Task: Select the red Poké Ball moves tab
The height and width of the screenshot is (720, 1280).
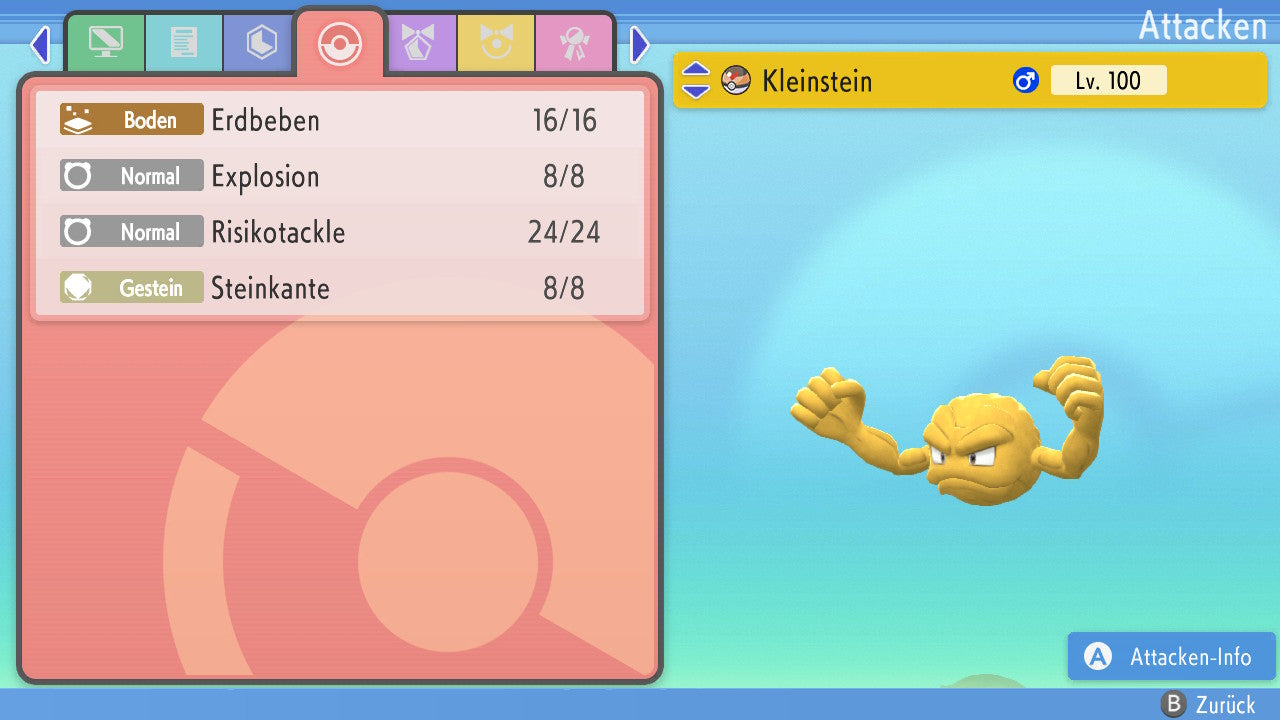Action: [339, 44]
